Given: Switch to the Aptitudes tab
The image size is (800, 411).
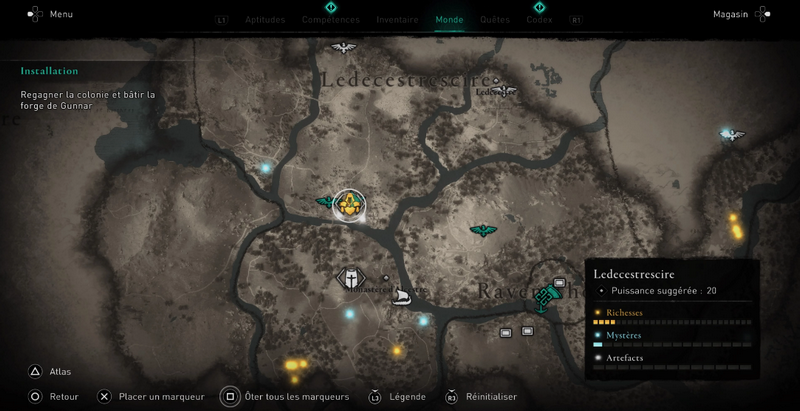Looking at the screenshot, I should [x=265, y=19].
